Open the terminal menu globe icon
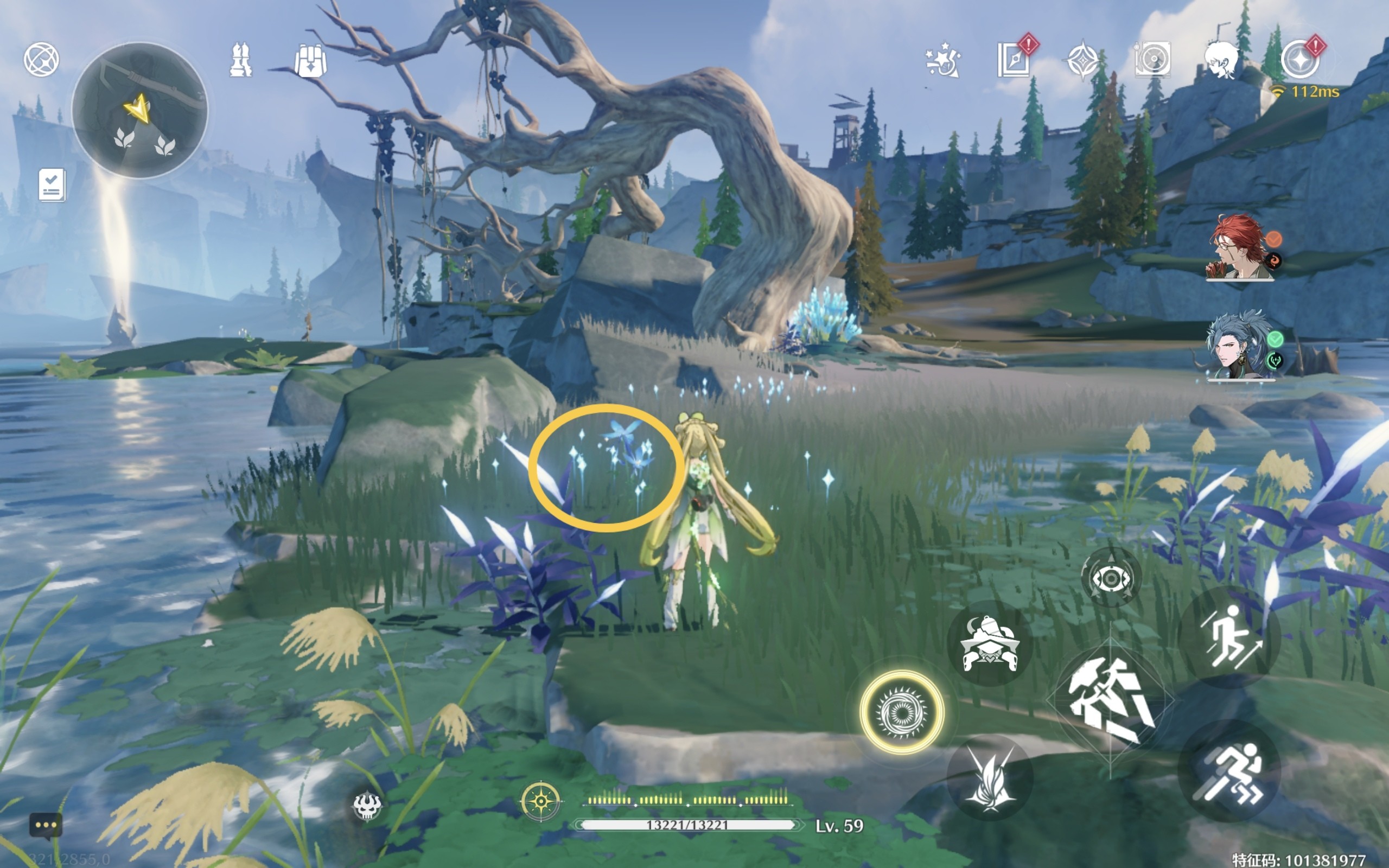Image resolution: width=1389 pixels, height=868 pixels. click(x=41, y=59)
